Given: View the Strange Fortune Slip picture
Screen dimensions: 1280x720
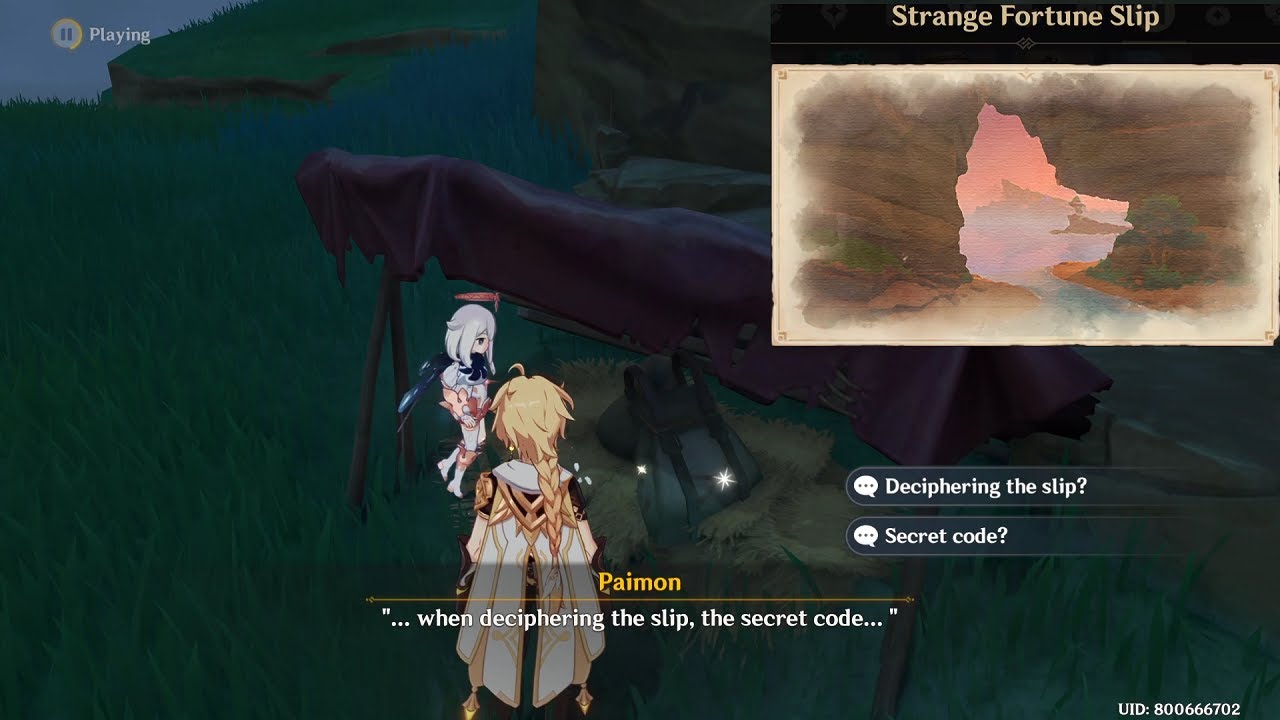Looking at the screenshot, I should coord(1024,205).
